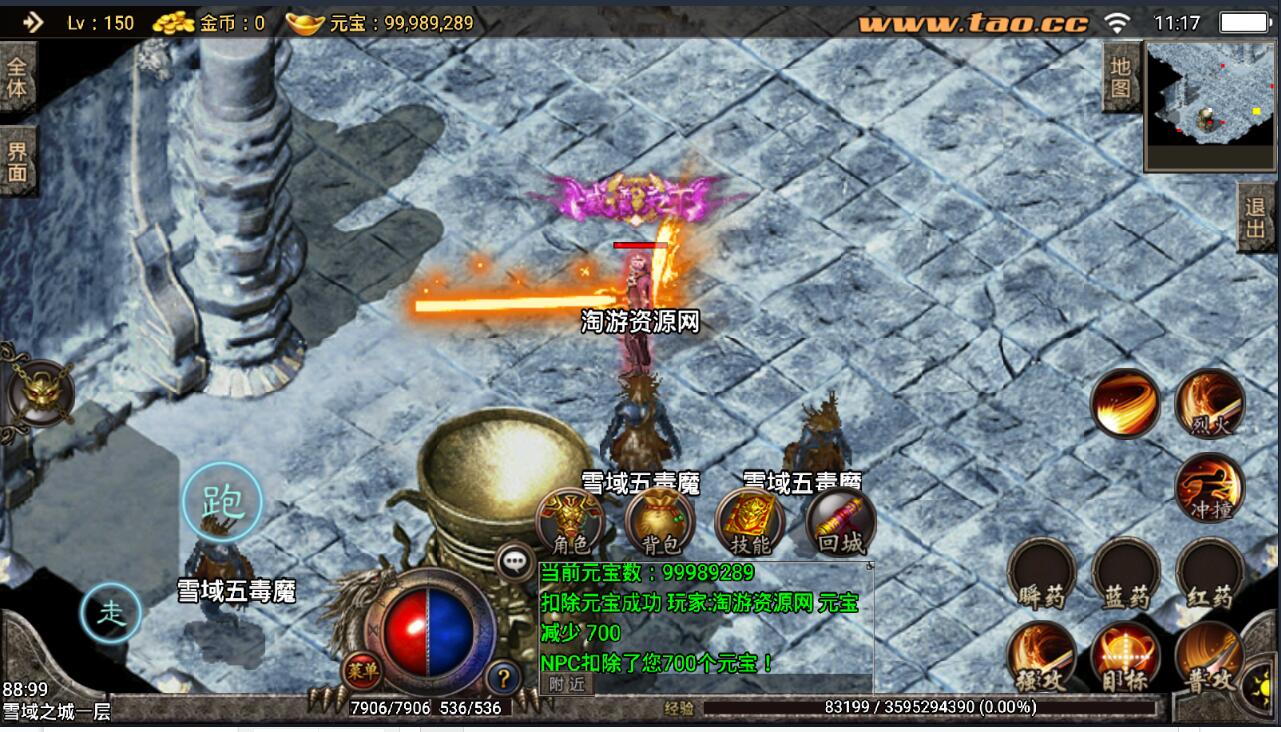This screenshot has width=1281, height=732.
Task: Activate the 烈火 fire sword skill
Action: pyautogui.click(x=1209, y=403)
